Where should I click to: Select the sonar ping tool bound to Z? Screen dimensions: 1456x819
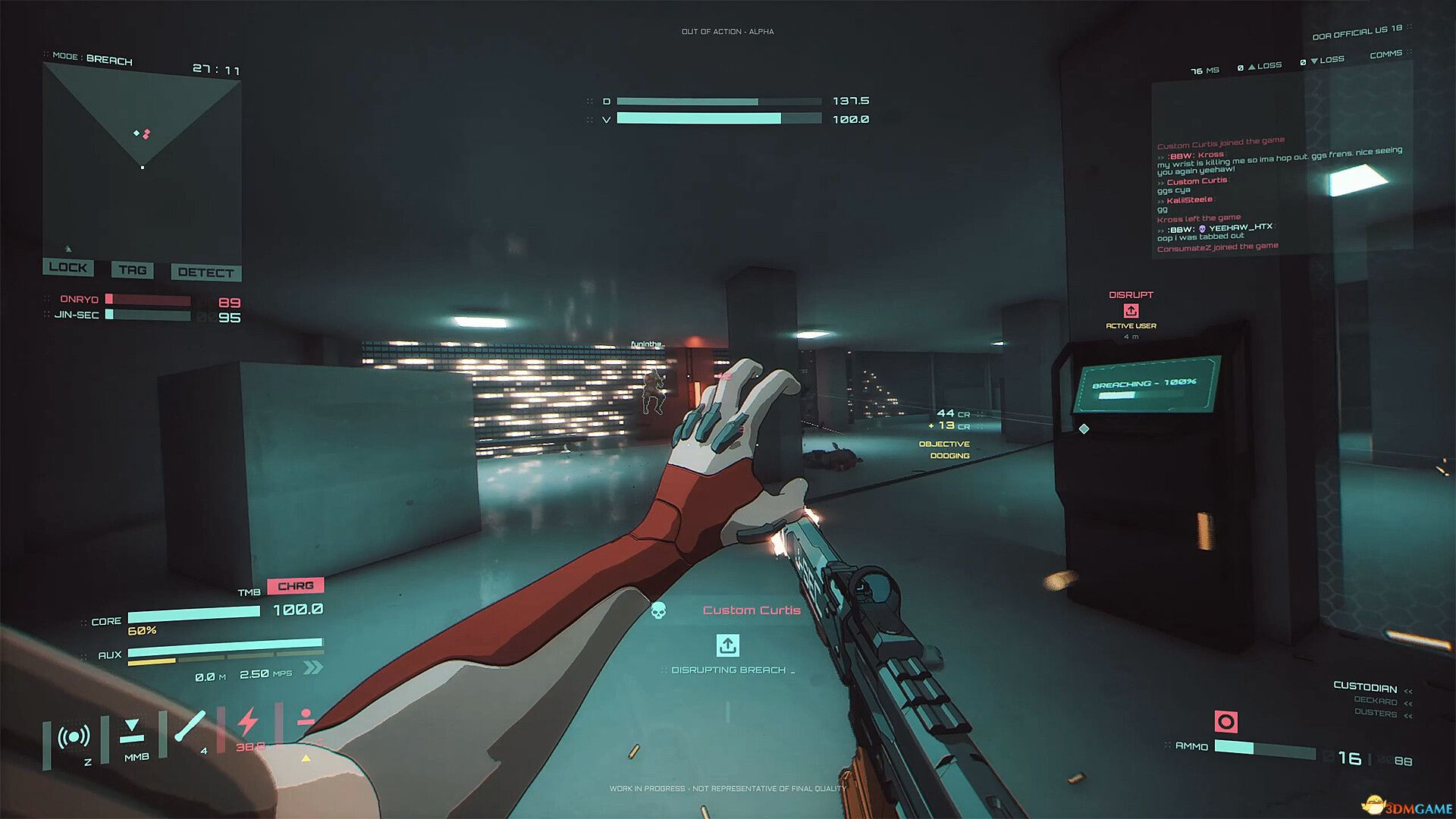click(72, 734)
